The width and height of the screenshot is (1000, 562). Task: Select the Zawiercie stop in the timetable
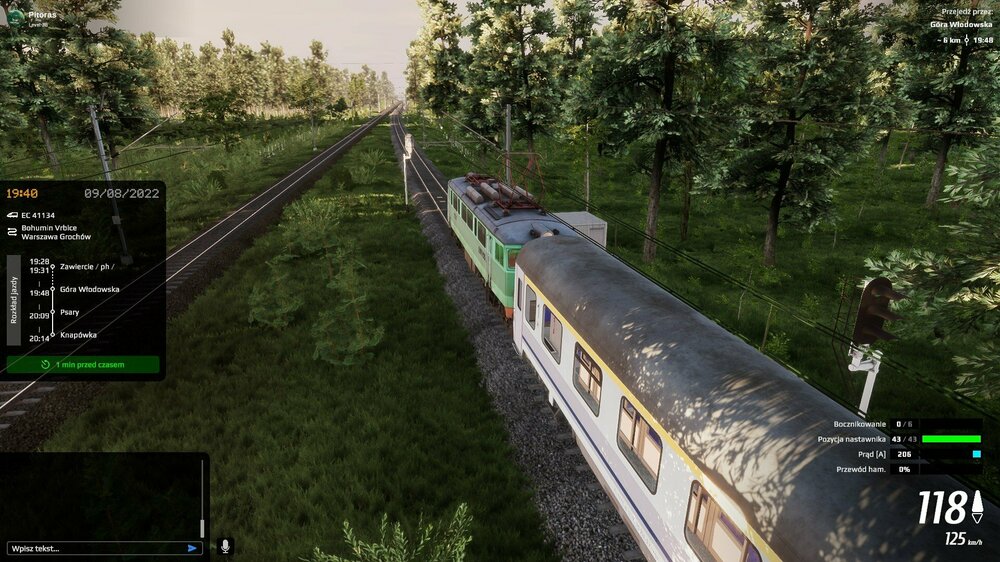[85, 266]
